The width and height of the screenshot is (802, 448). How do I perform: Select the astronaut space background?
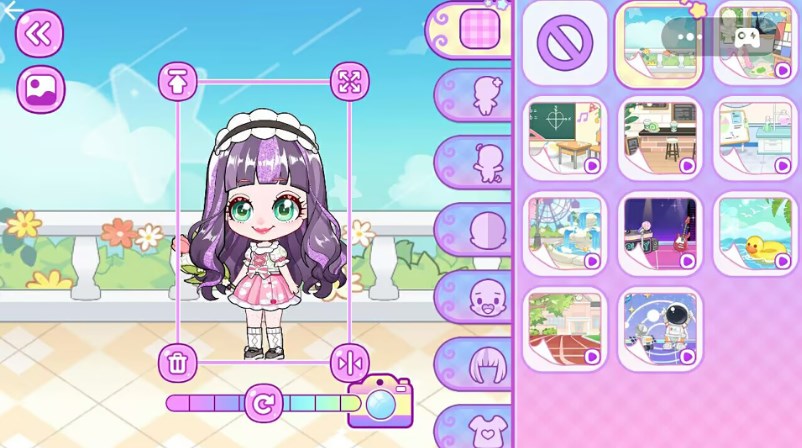click(x=659, y=329)
